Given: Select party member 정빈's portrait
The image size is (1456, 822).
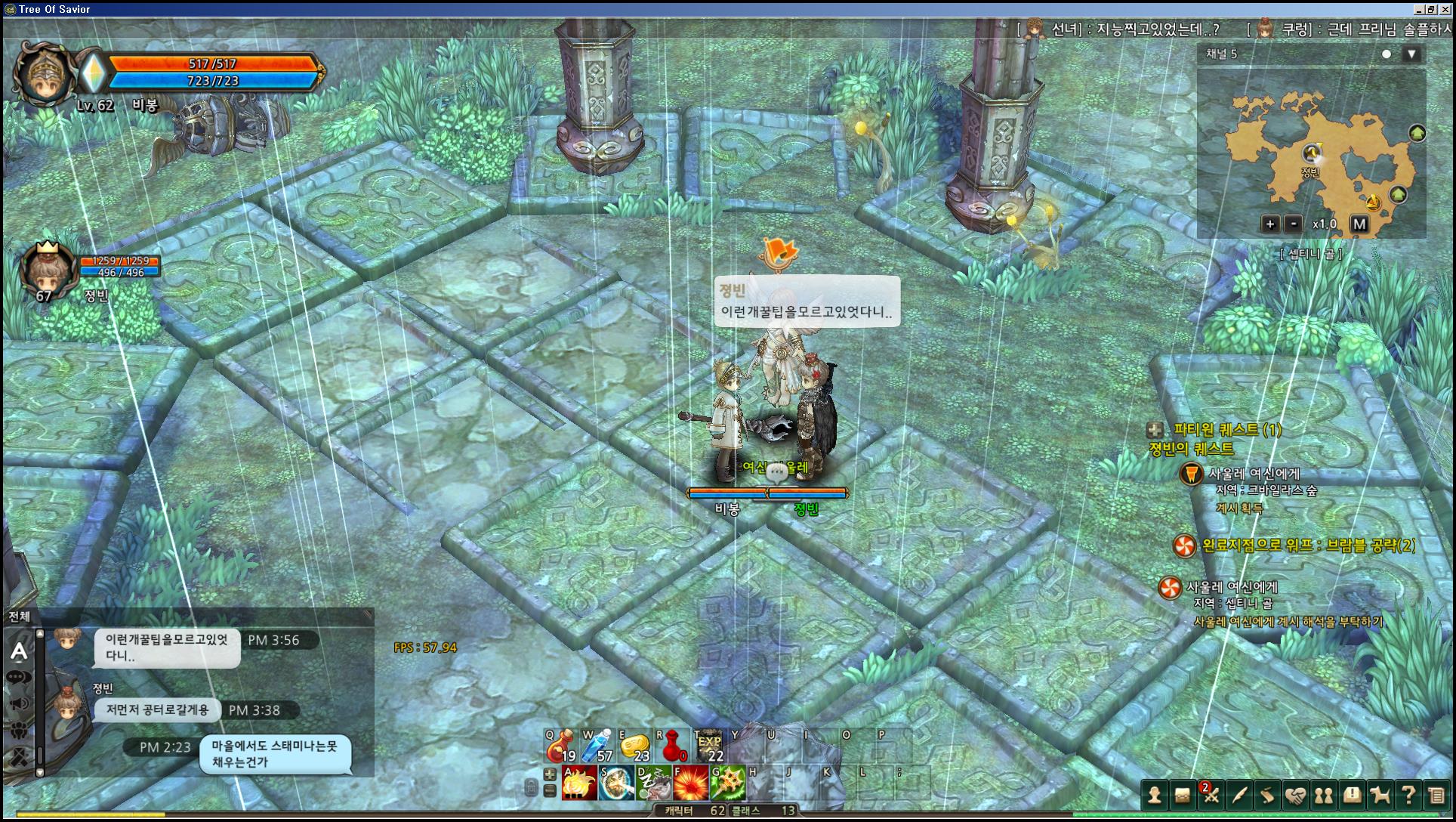Looking at the screenshot, I should tap(47, 270).
